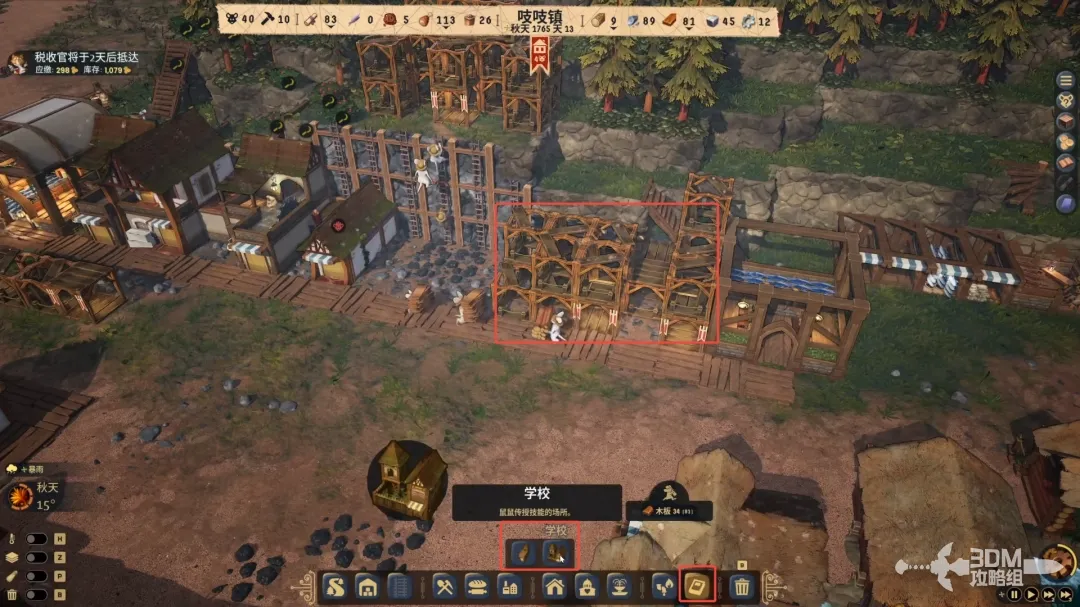The image size is (1080, 607).
Task: Open the winding road paths category
Action: click(336, 587)
